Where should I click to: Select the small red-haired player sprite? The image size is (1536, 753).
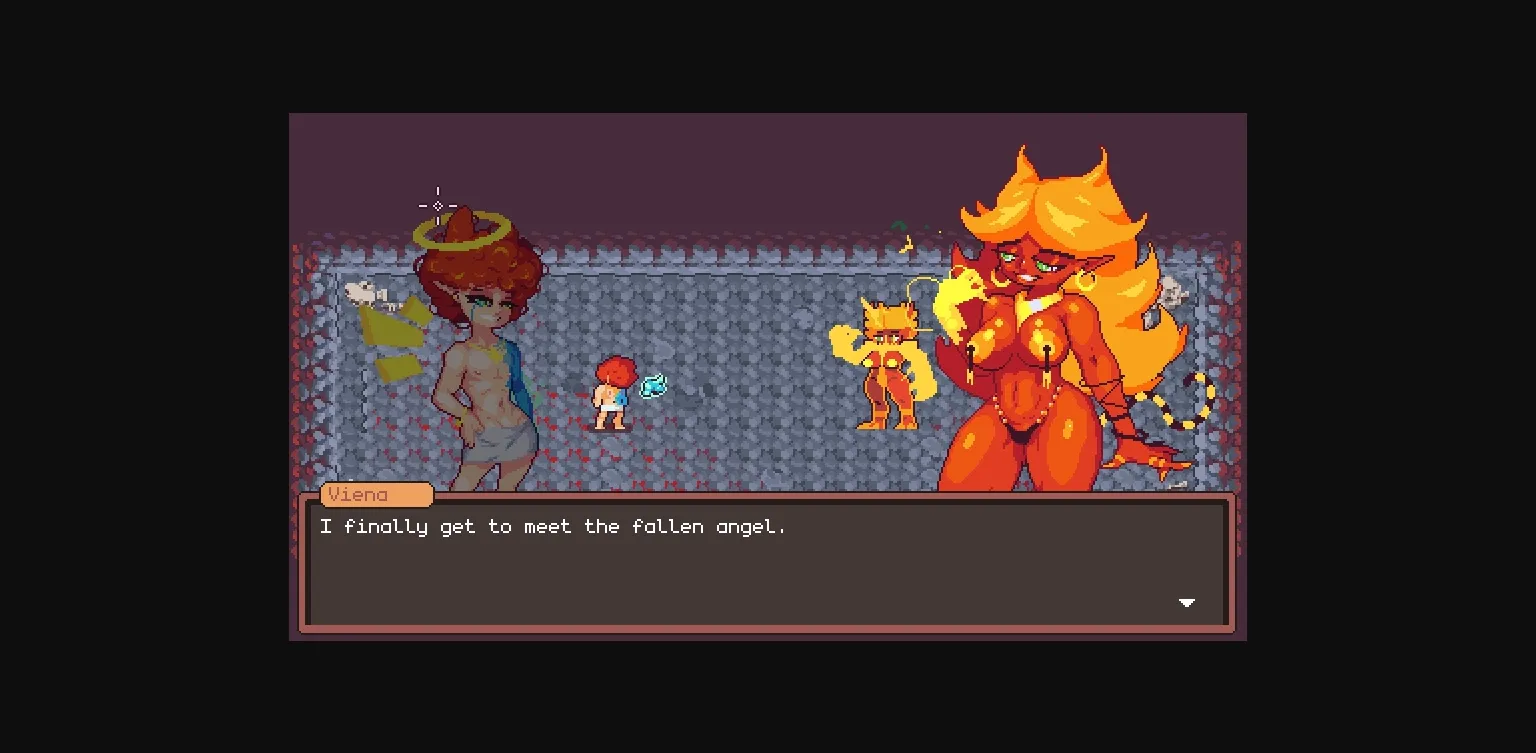point(611,395)
